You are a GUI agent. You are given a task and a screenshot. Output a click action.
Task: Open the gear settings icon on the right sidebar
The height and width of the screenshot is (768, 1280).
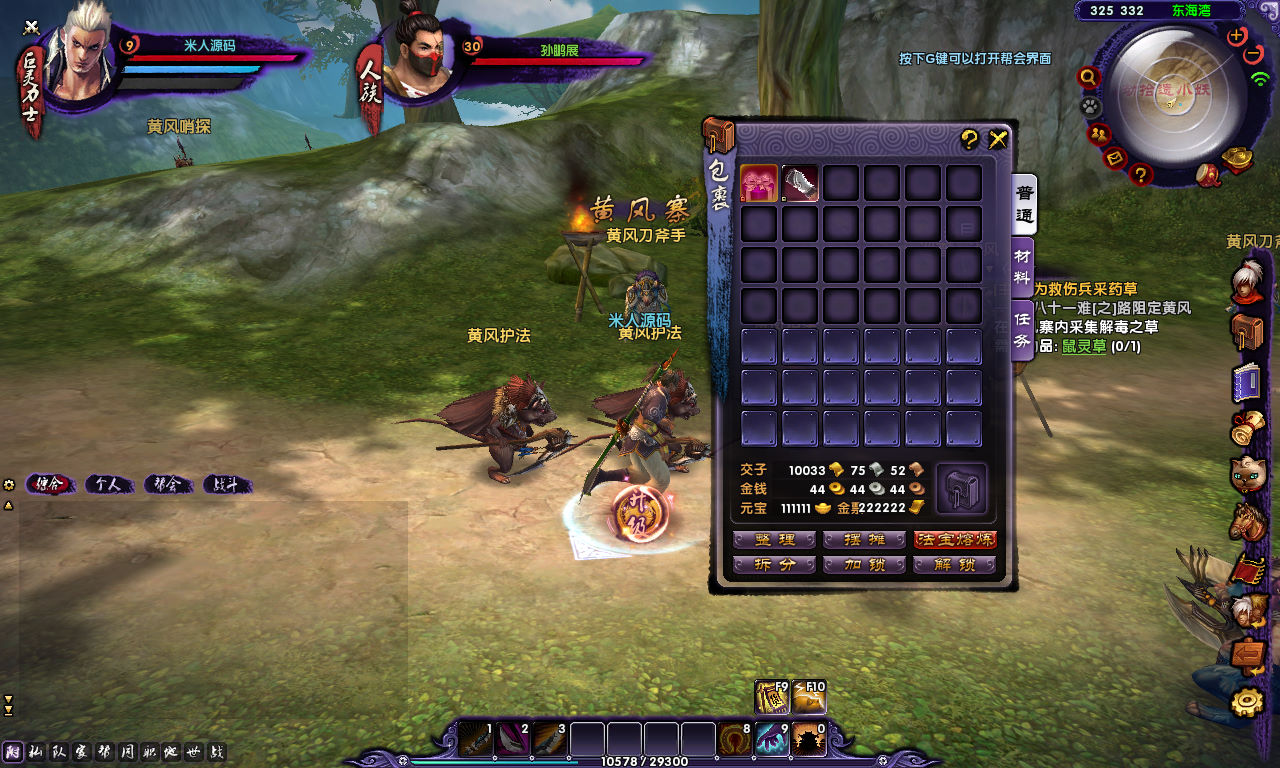tap(1246, 703)
